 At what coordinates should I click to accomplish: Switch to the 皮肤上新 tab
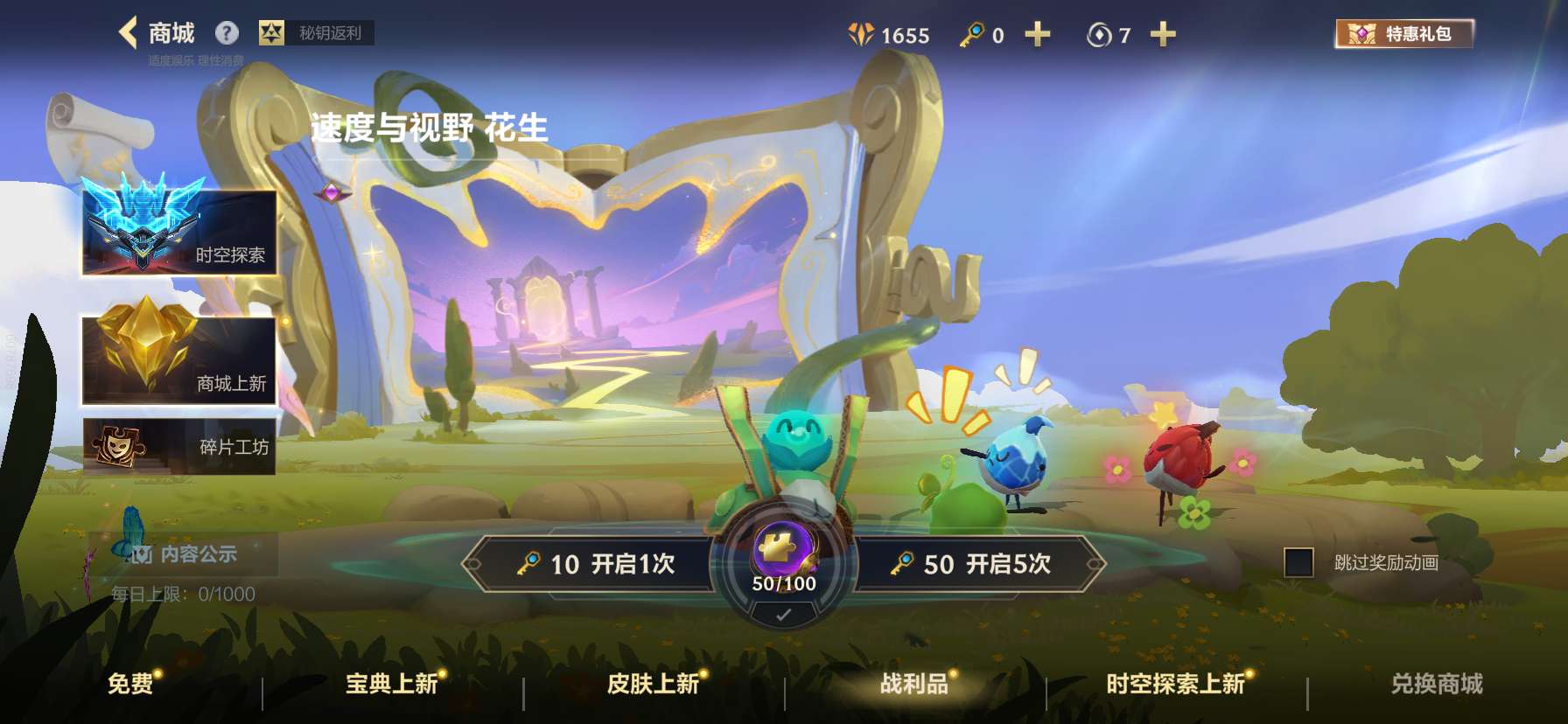[653, 686]
